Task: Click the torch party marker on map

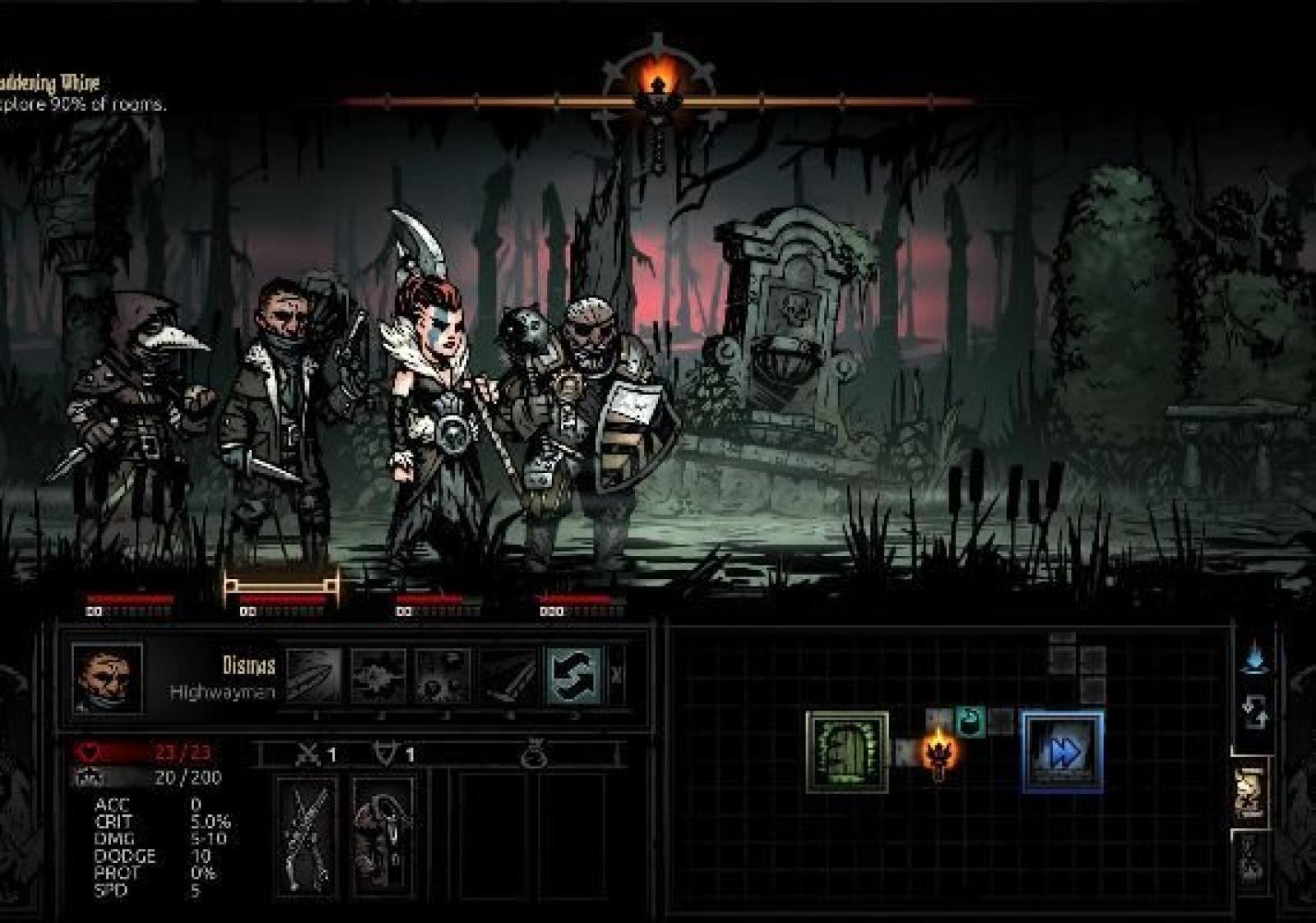Action: coord(938,752)
